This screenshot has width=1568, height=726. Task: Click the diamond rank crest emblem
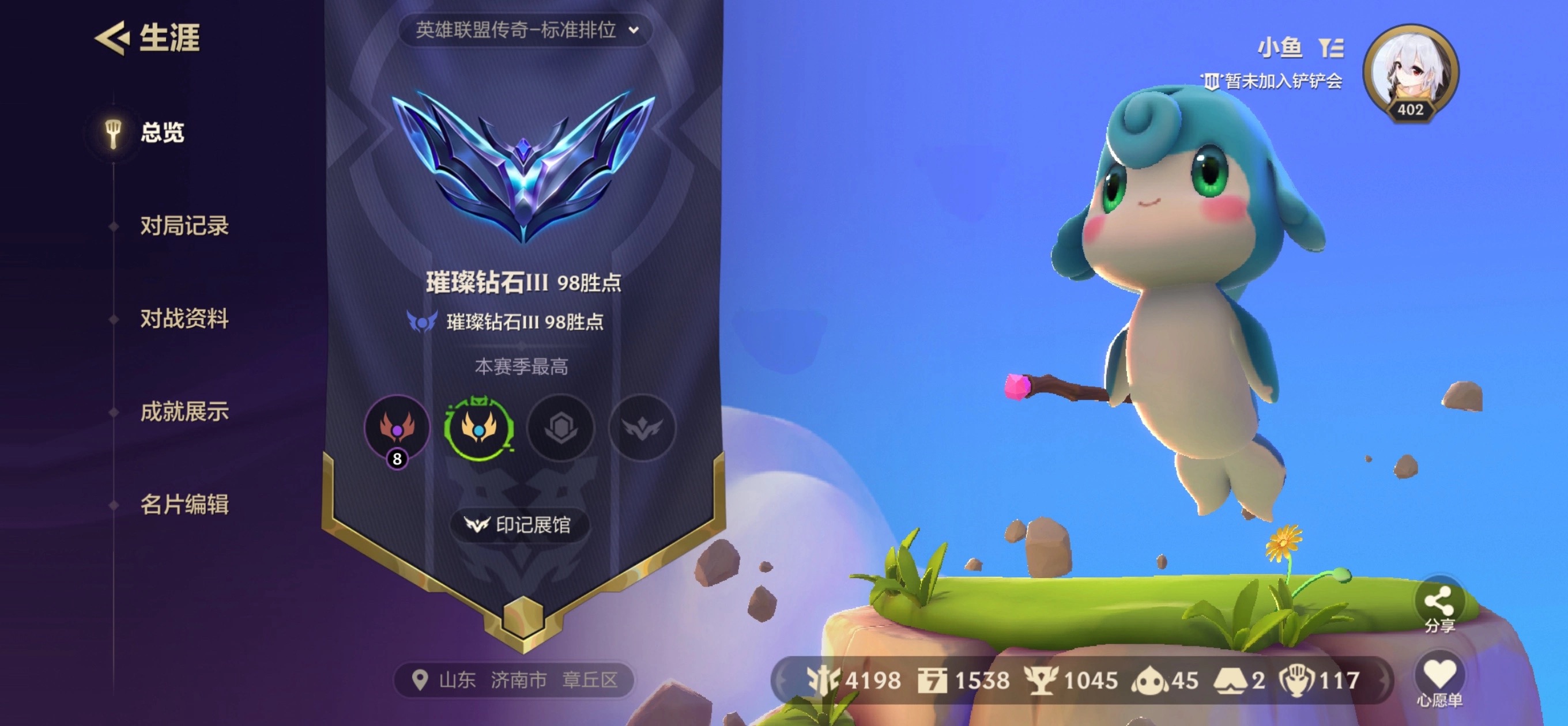point(523,165)
